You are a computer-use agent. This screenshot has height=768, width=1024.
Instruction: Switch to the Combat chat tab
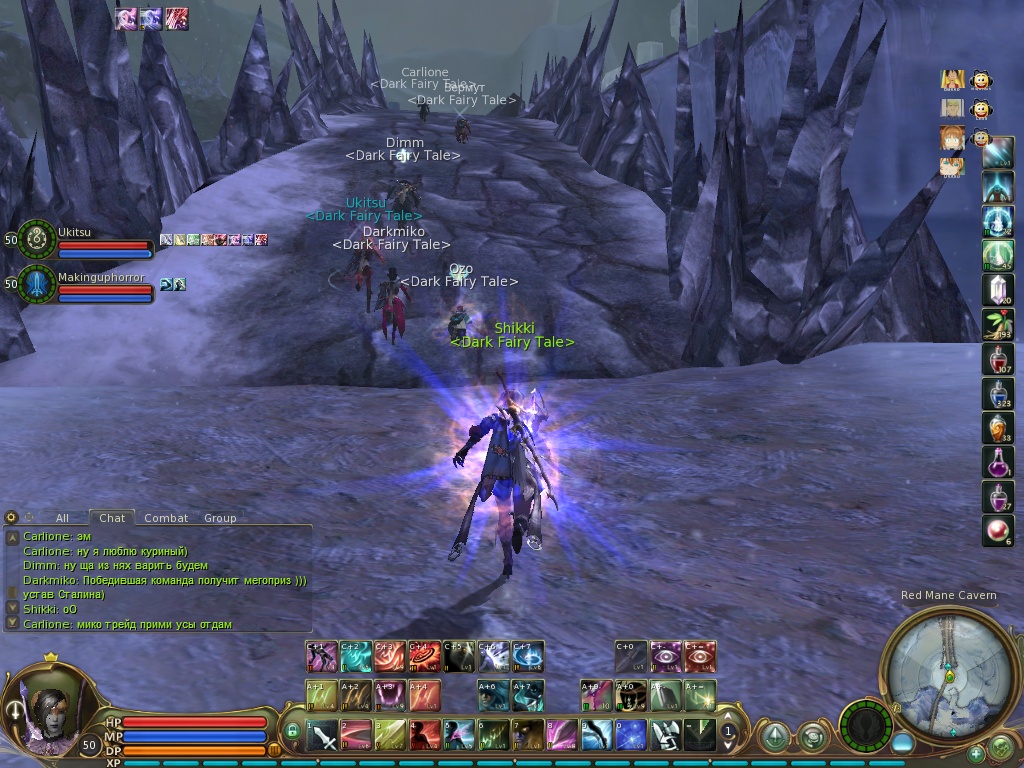tap(166, 518)
